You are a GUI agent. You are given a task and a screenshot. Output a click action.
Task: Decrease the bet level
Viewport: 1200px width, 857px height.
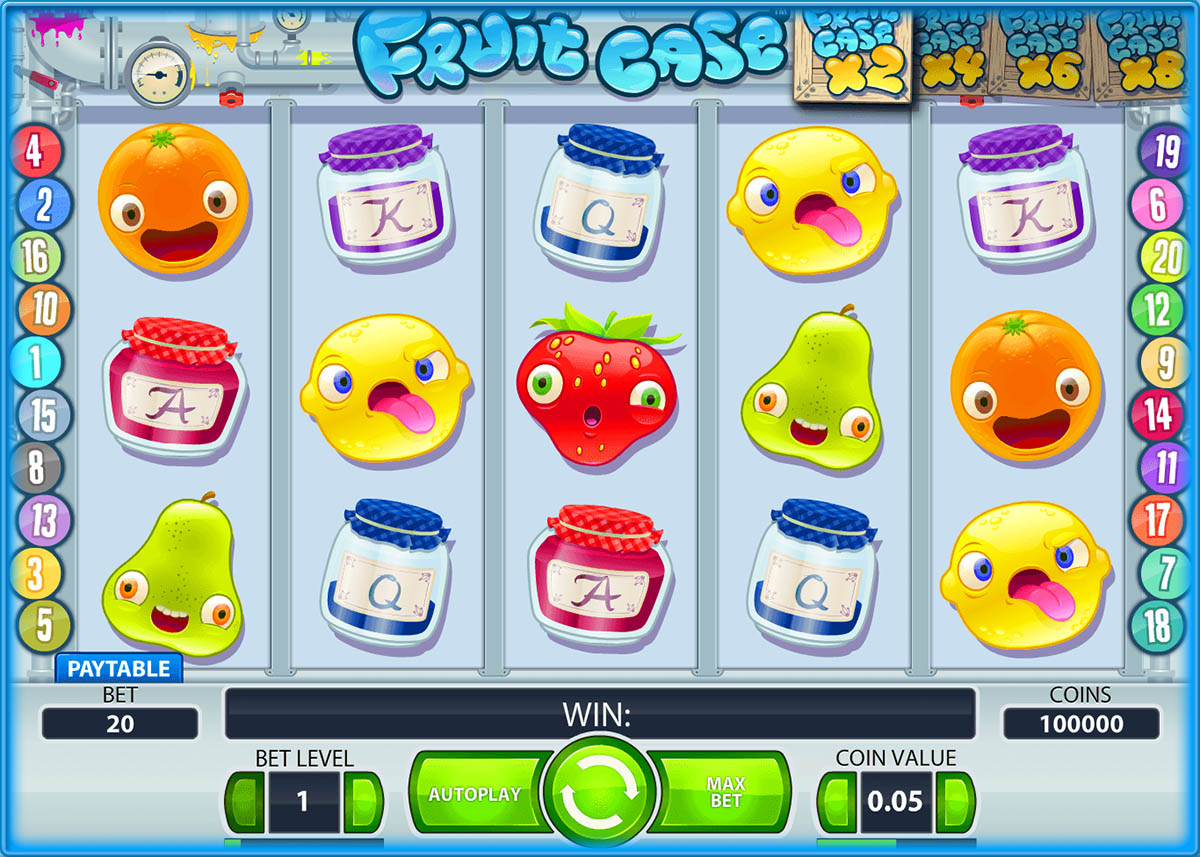(244, 801)
